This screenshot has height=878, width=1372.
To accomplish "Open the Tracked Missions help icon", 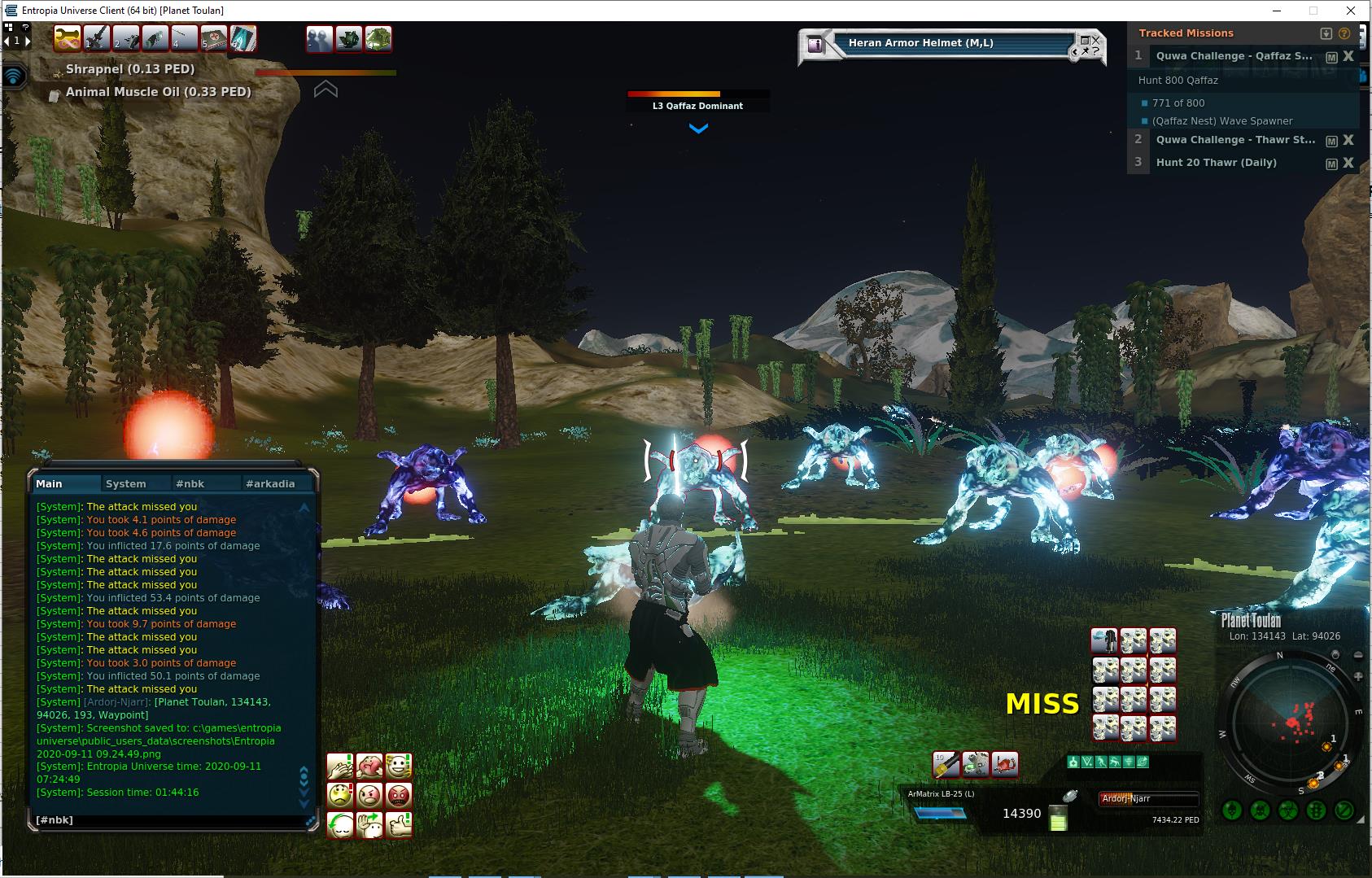I will [x=1344, y=33].
